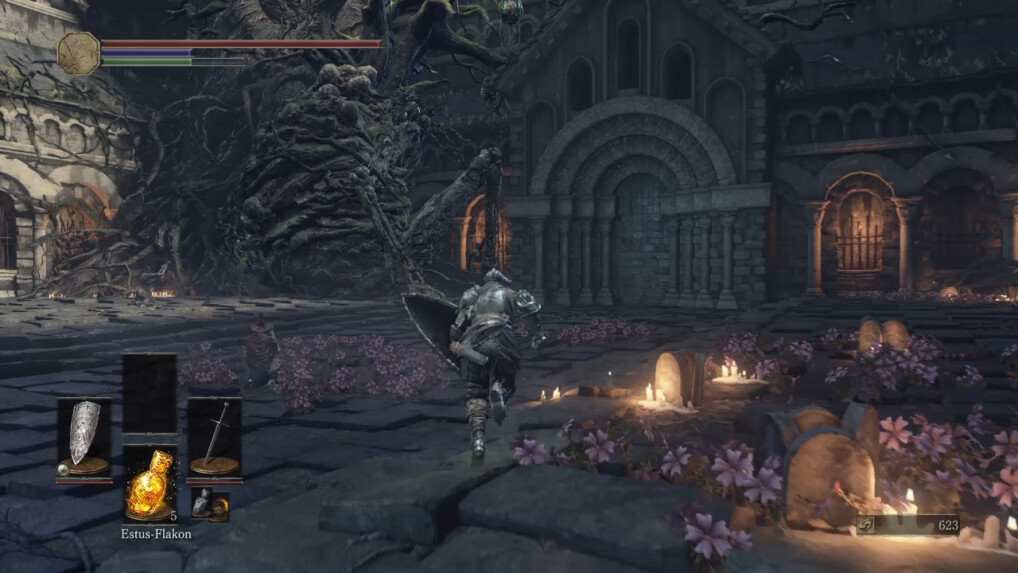Select the Estus-Flakon item slot
Screen dimensions: 1018x573
(x=149, y=483)
